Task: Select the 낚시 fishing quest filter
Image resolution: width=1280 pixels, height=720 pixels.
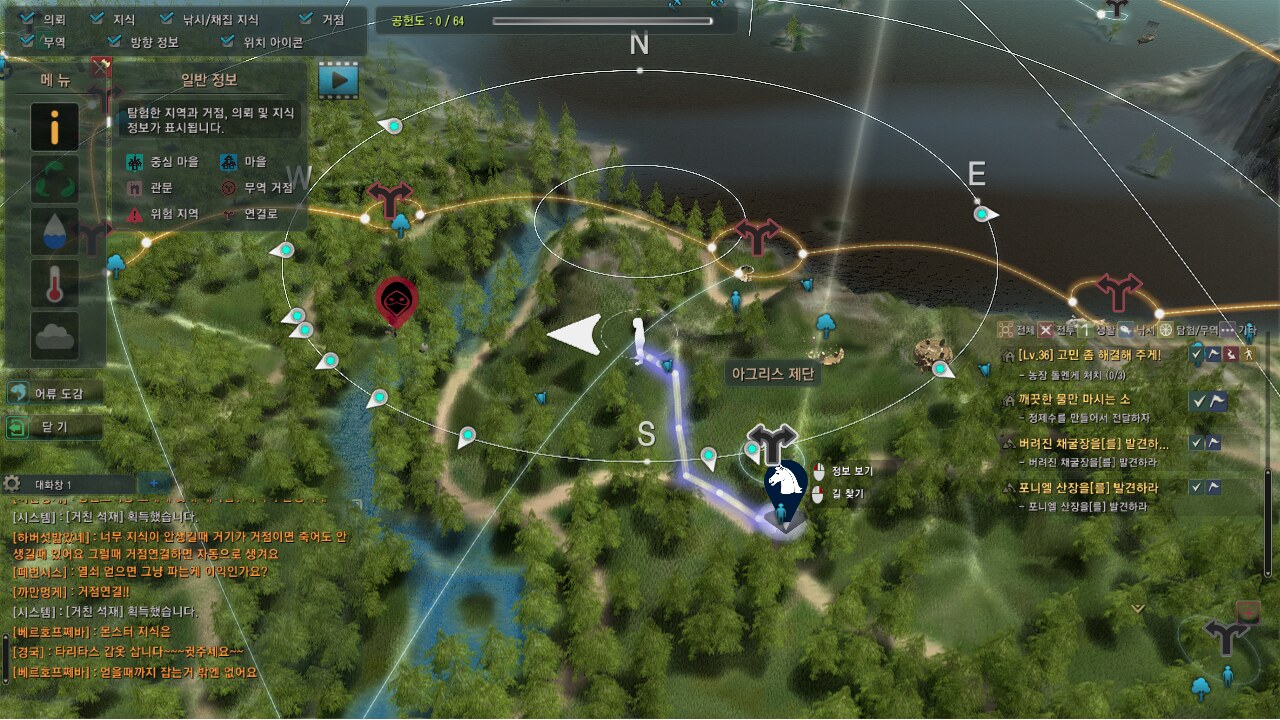Action: coord(1126,330)
